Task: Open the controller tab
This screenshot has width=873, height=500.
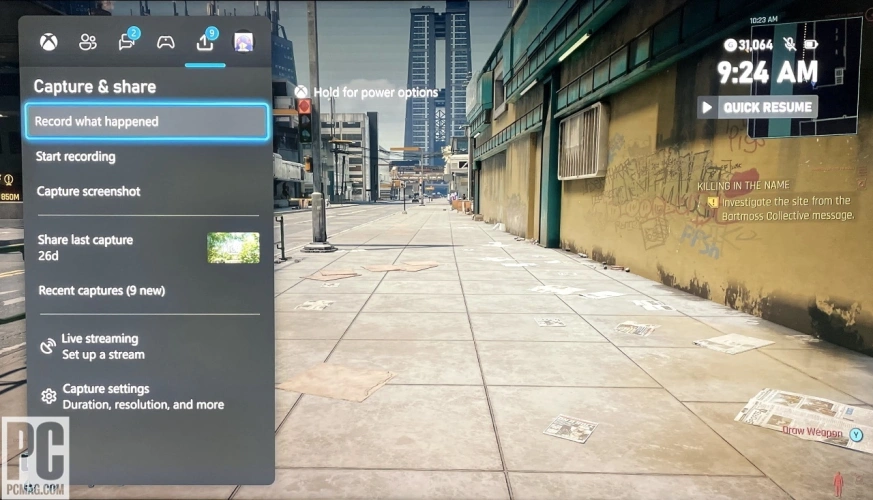Action: pyautogui.click(x=166, y=42)
